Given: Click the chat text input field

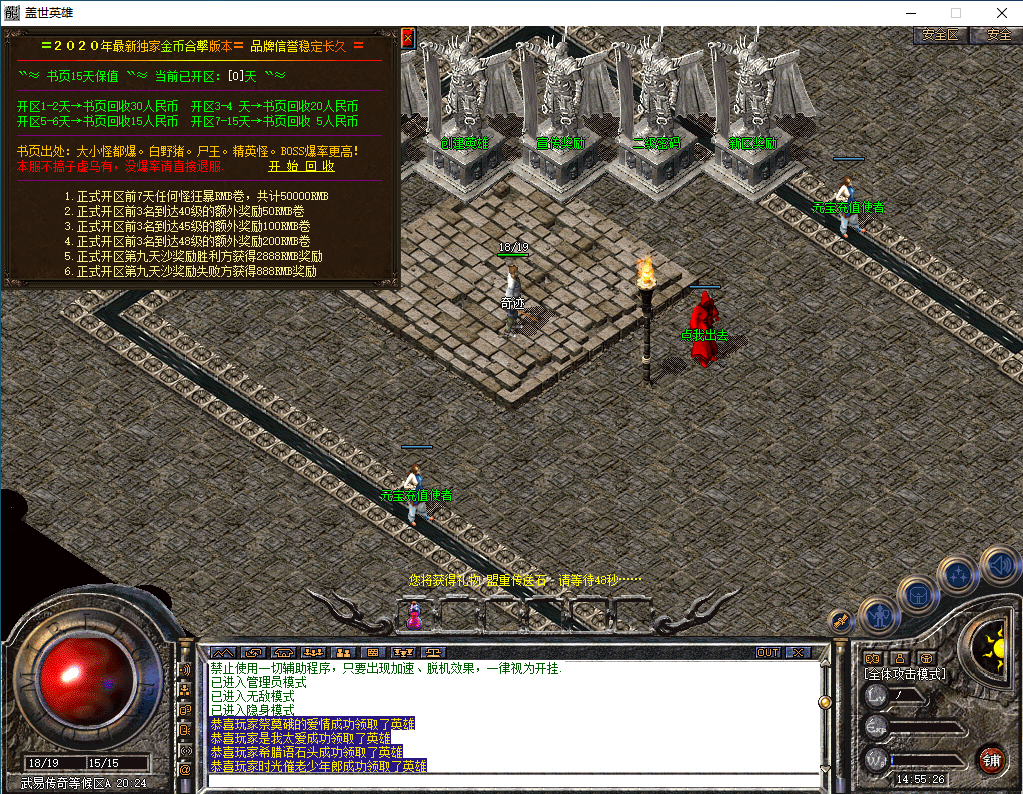Looking at the screenshot, I should 510,781.
